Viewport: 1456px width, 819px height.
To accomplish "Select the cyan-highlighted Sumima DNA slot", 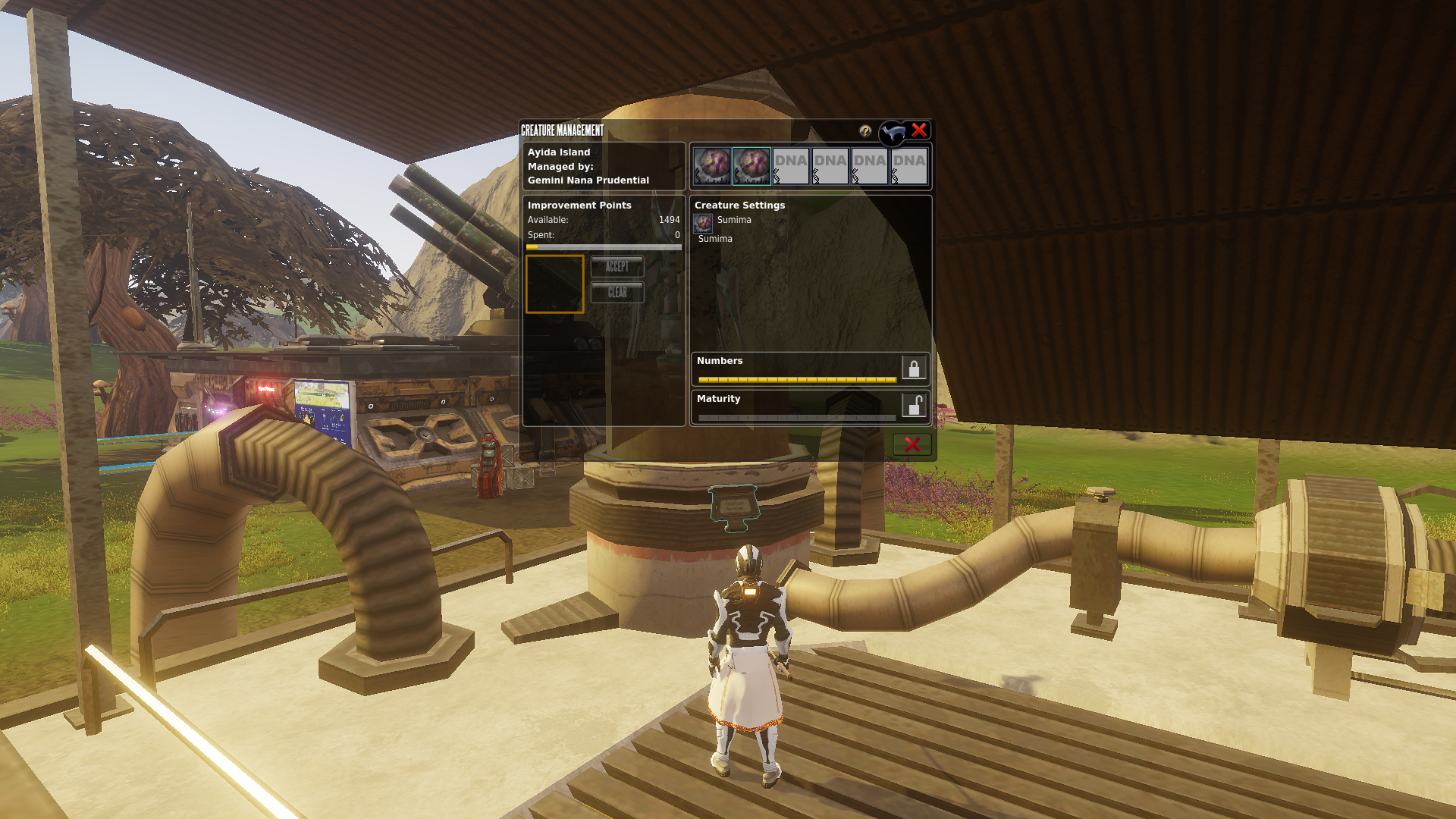I will [752, 166].
